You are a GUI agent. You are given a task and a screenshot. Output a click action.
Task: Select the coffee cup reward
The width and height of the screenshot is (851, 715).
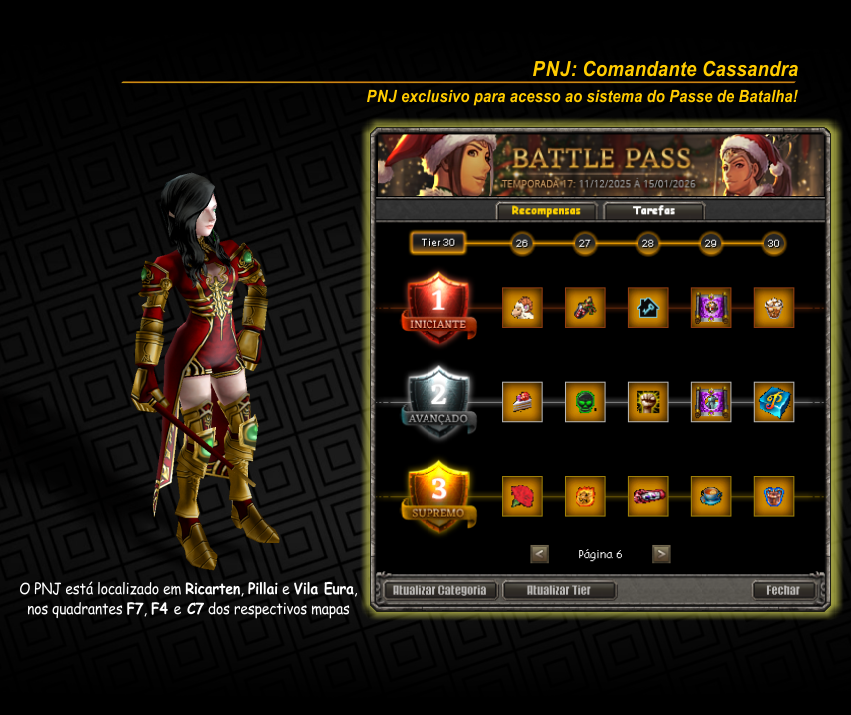pos(711,497)
